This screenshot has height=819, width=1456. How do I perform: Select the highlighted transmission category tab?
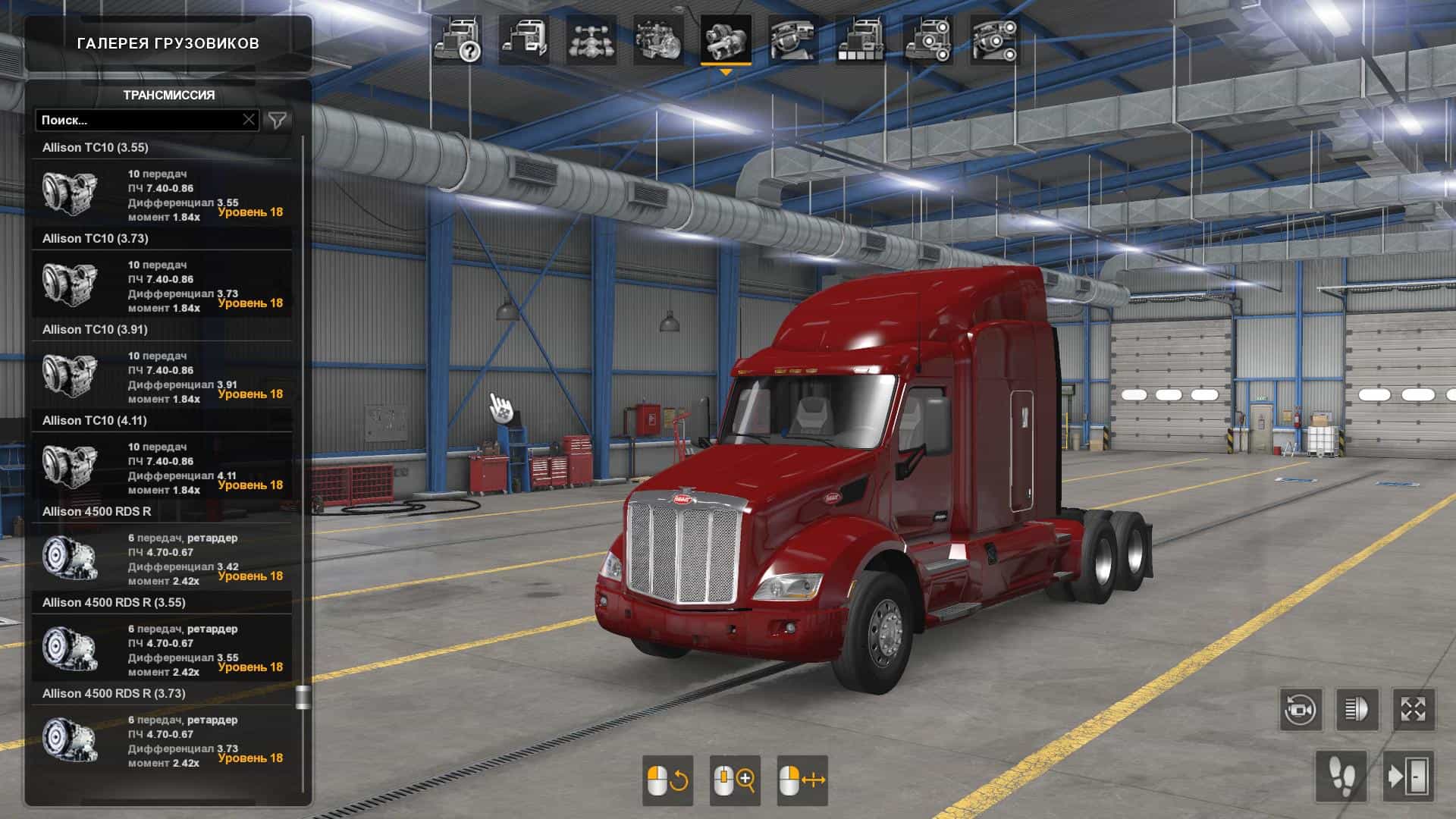(726, 41)
